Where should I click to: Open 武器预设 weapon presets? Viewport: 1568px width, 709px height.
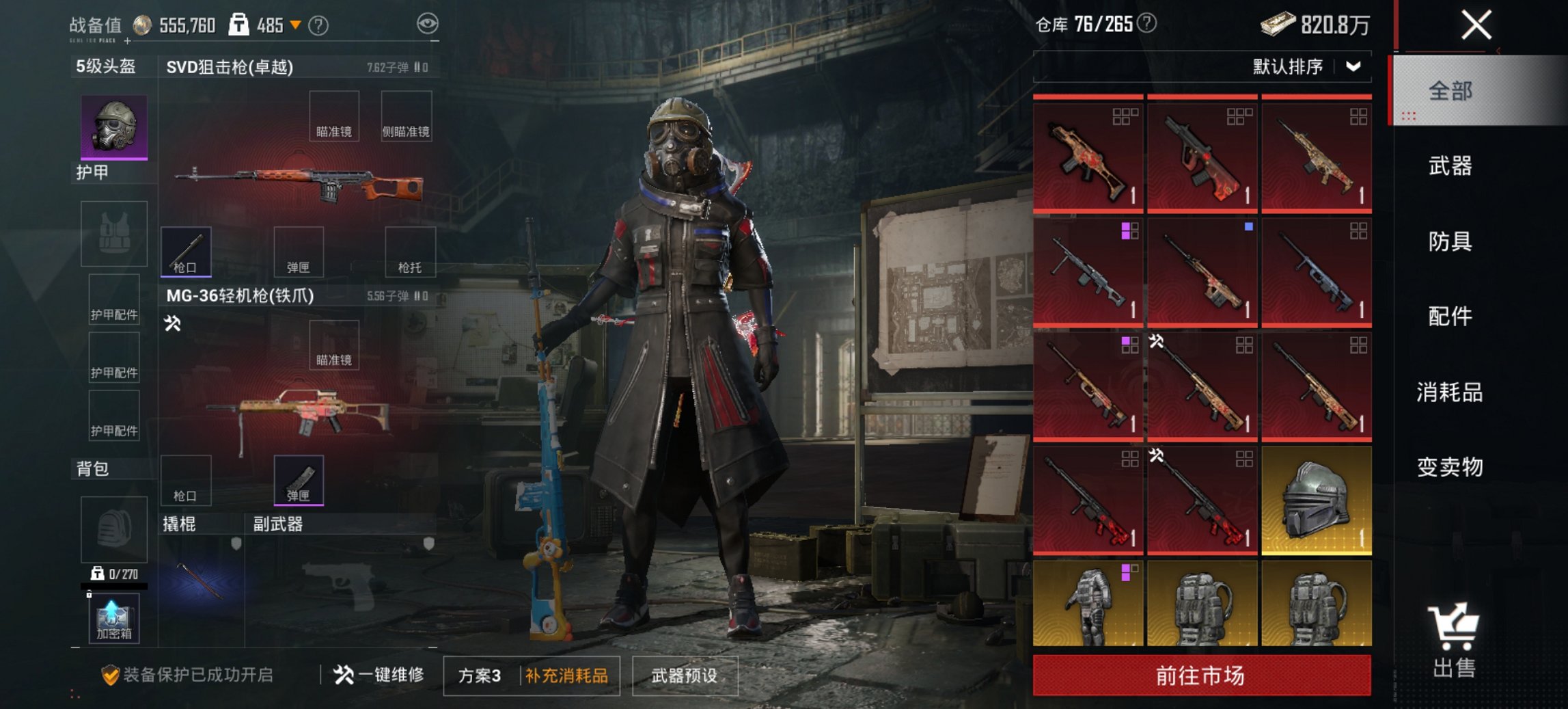(x=685, y=676)
